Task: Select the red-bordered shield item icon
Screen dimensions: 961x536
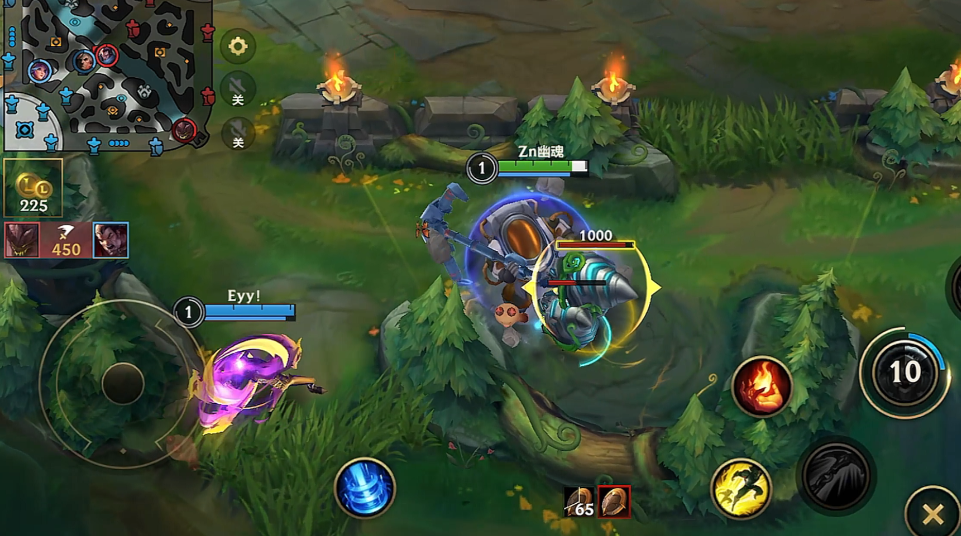Action: (x=614, y=501)
